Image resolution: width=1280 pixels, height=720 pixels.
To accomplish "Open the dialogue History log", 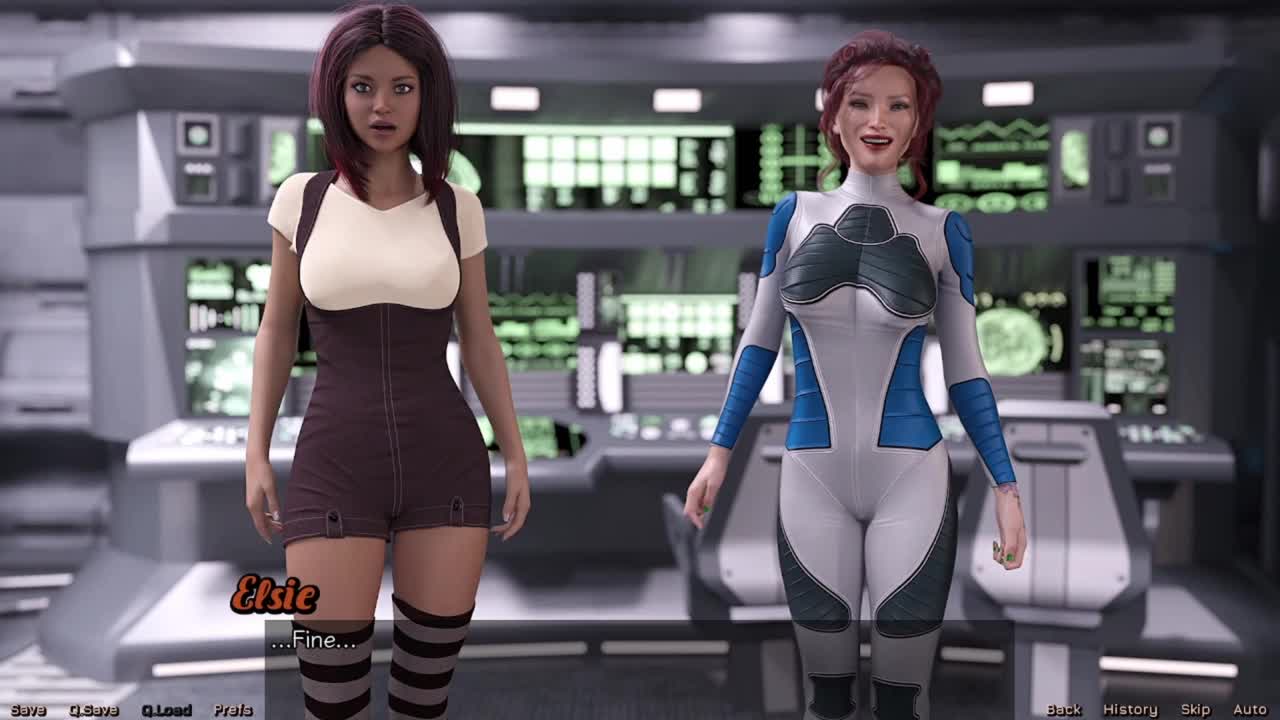I will click(x=1130, y=710).
